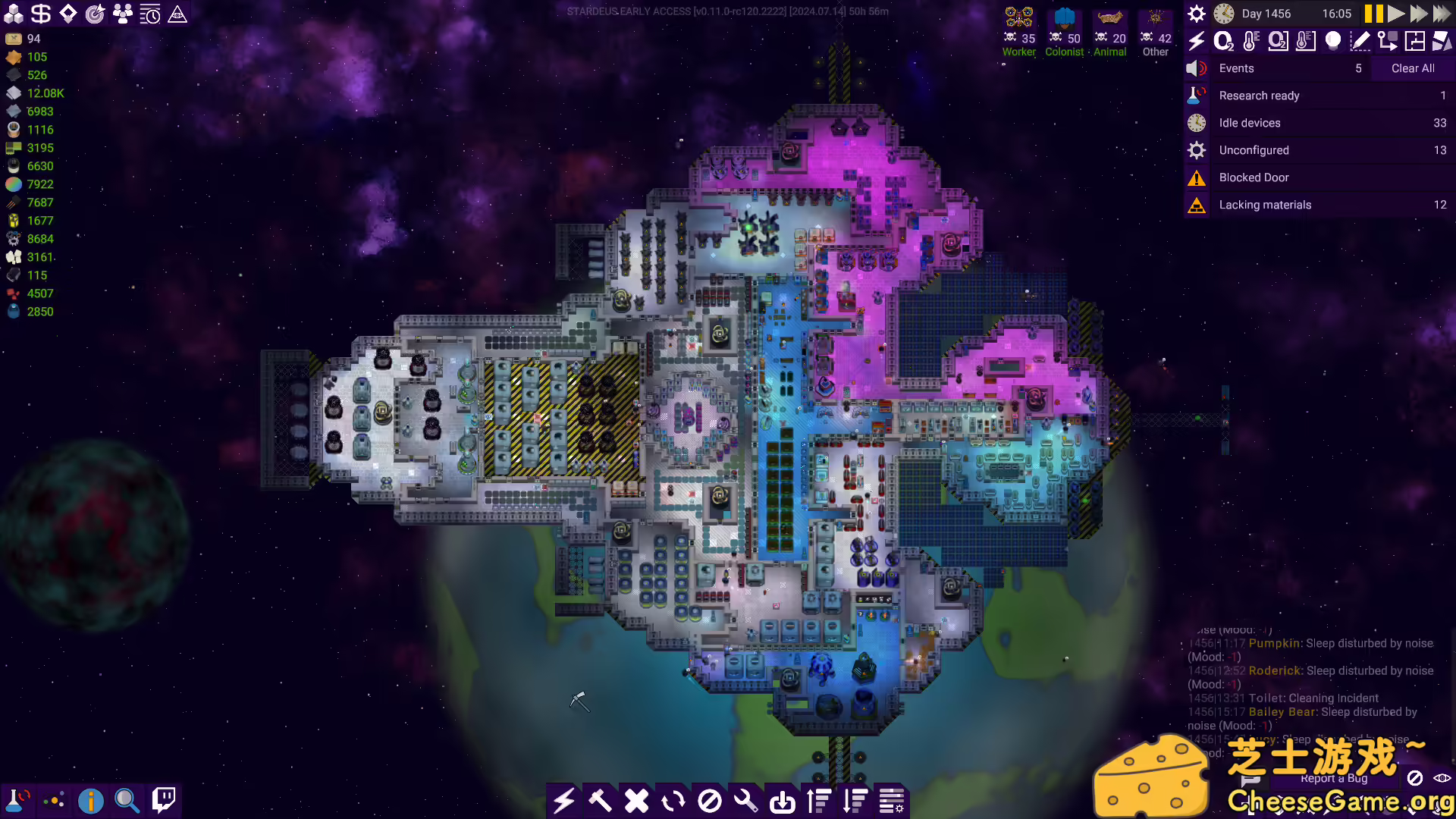Viewport: 1456px width, 819px height.
Task: Select the cancel tasks tool
Action: pyautogui.click(x=636, y=800)
